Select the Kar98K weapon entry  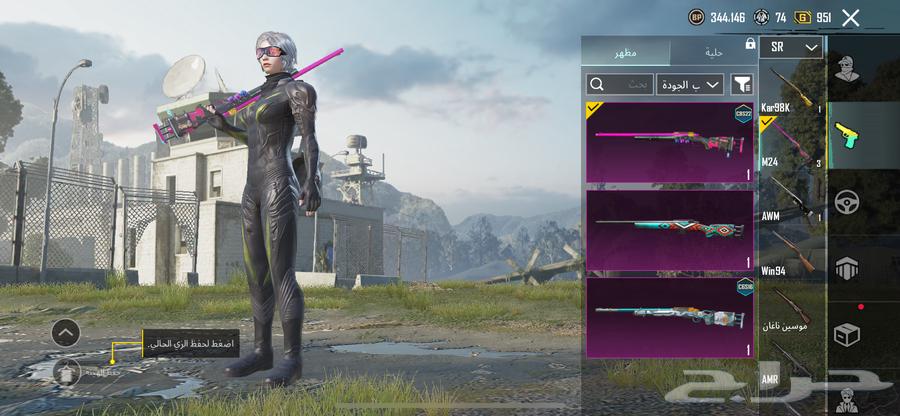[x=791, y=90]
